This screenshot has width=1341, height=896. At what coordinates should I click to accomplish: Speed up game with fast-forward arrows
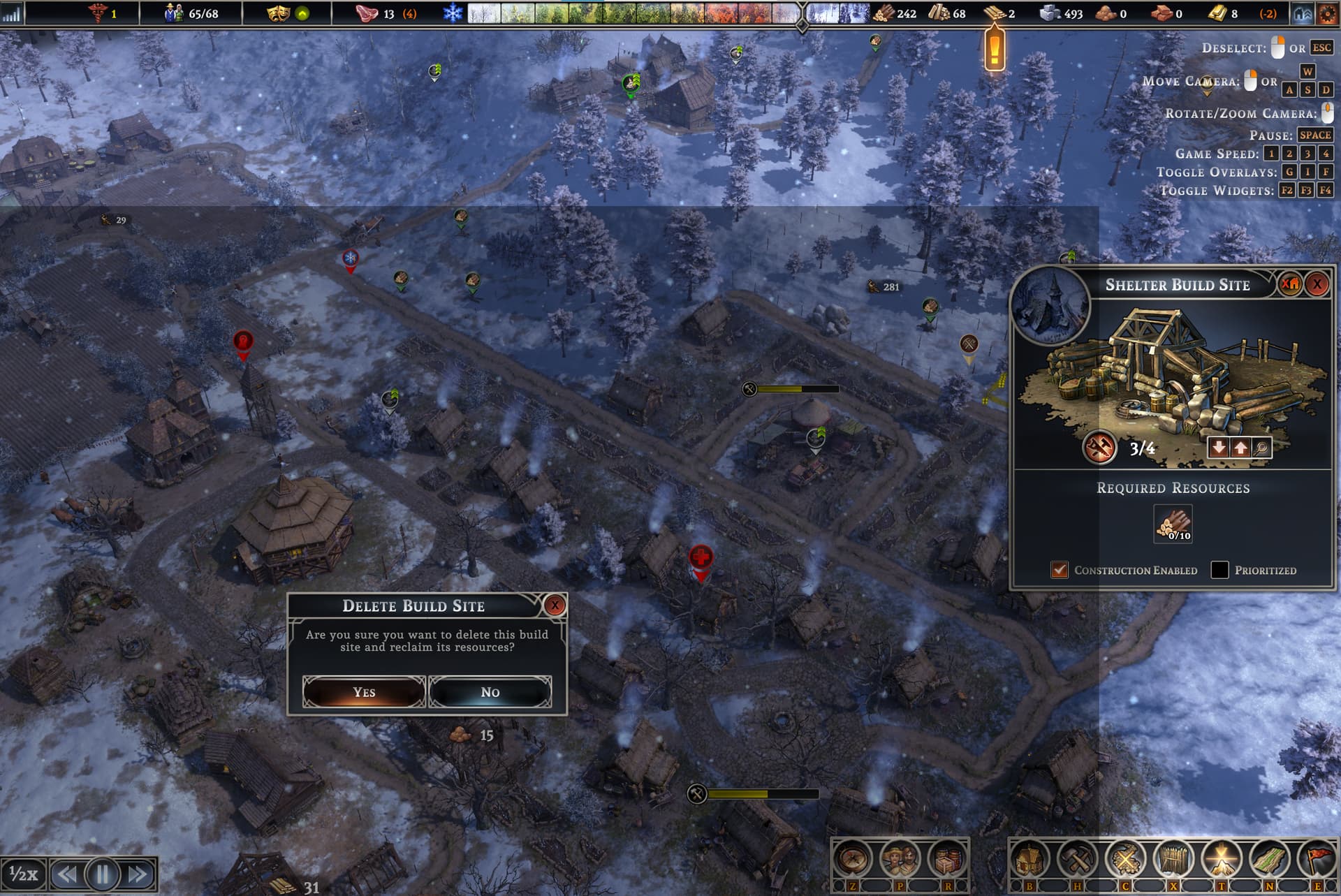[x=138, y=874]
